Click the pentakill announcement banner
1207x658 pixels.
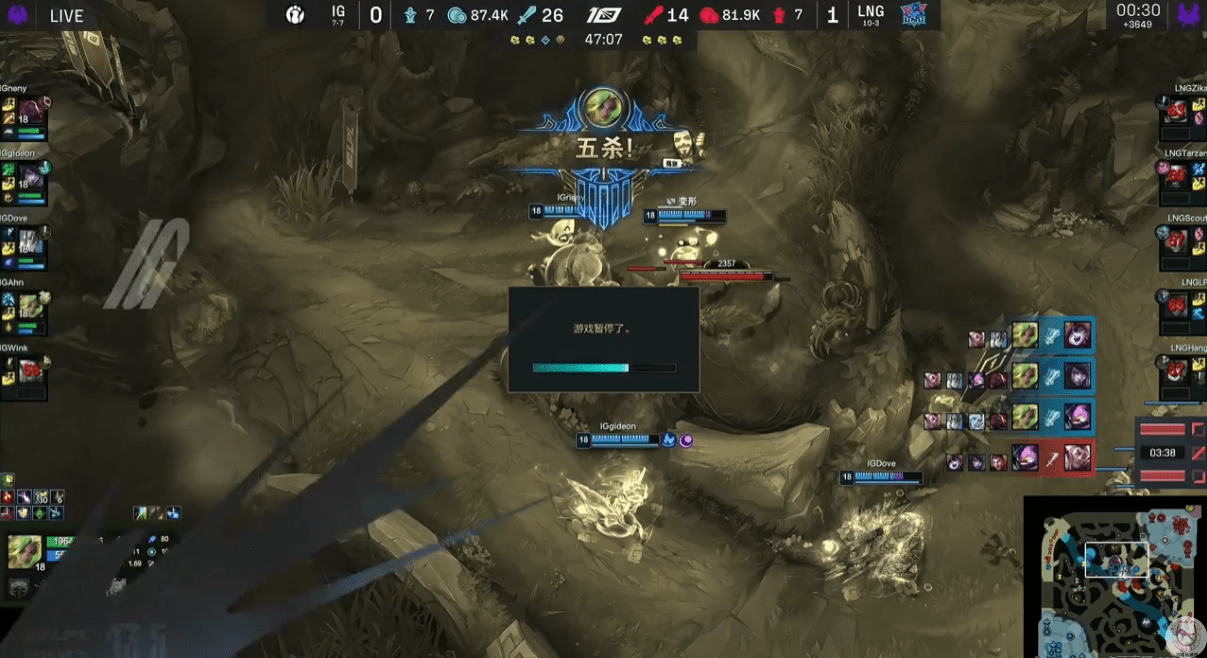click(603, 149)
